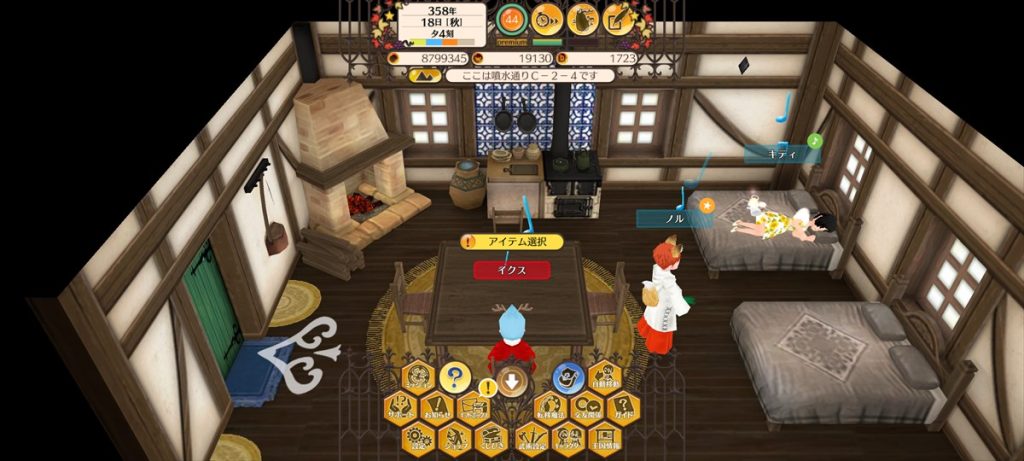Viewport: 1024px width, 461px height.
Task: Collapse the menu with the down-arrow button
Action: coord(511,380)
